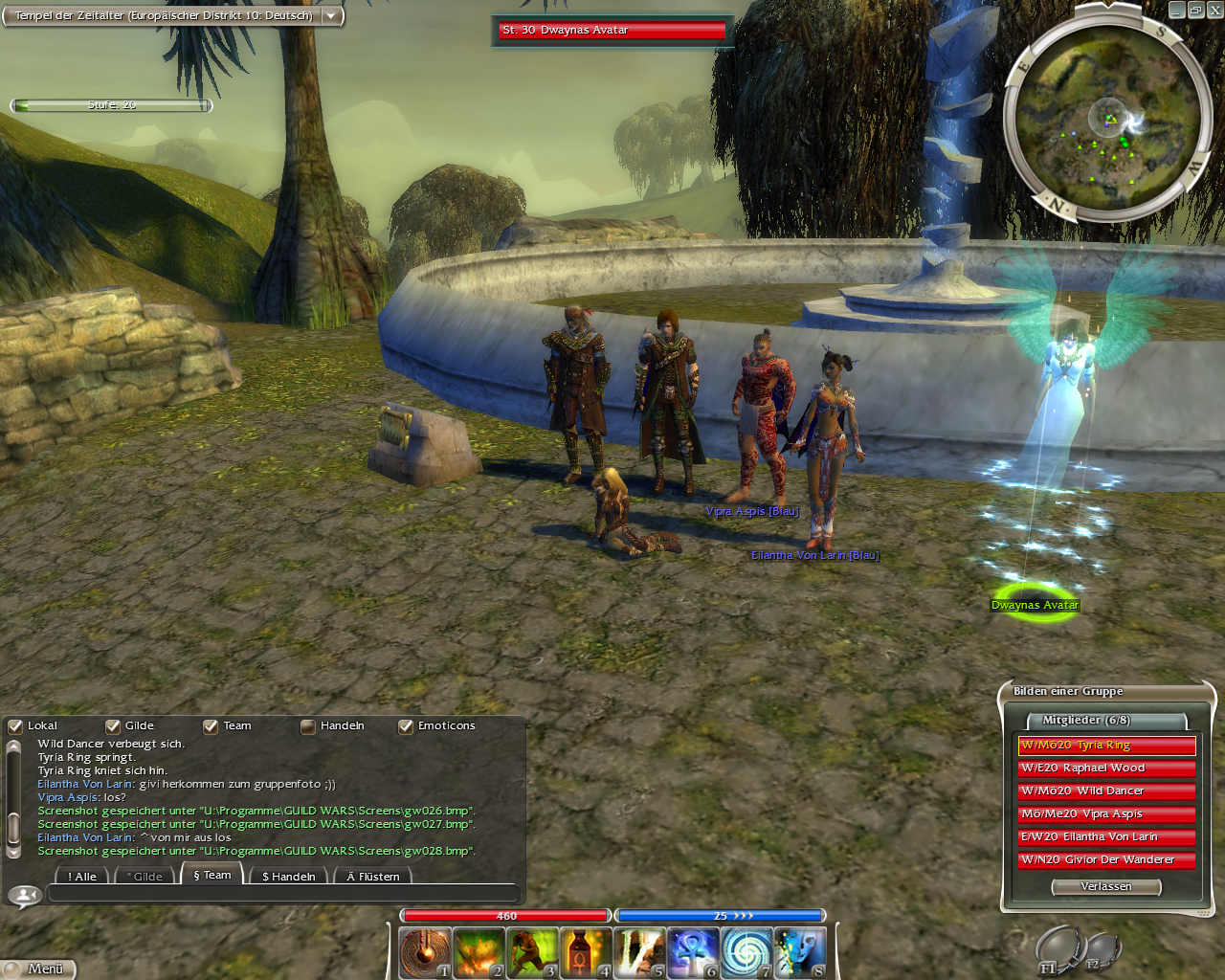Viewport: 1225px width, 980px height.
Task: Select party member Raphael Wood
Action: 1106,768
